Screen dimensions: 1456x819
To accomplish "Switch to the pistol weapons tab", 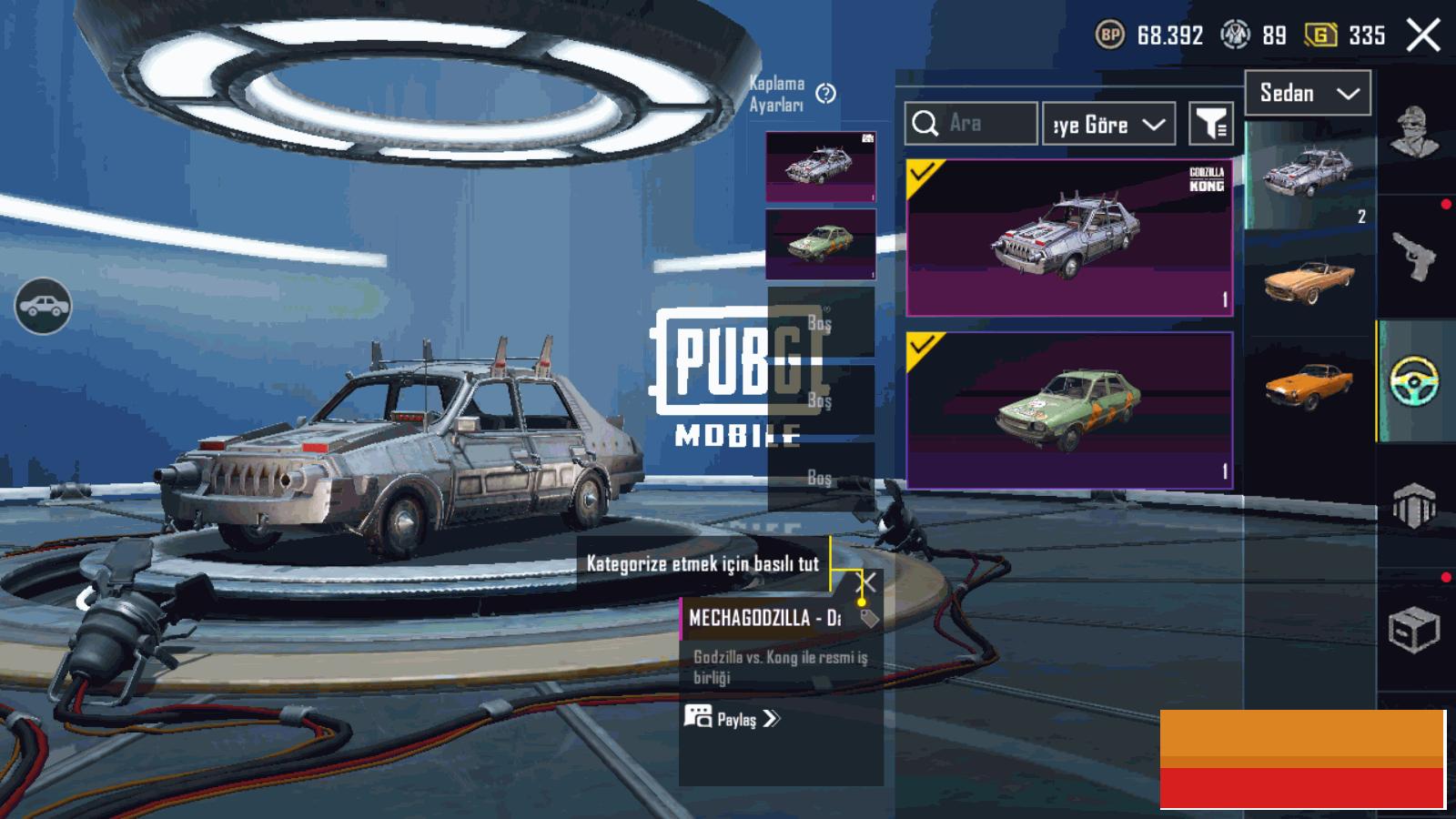I will (x=1414, y=257).
